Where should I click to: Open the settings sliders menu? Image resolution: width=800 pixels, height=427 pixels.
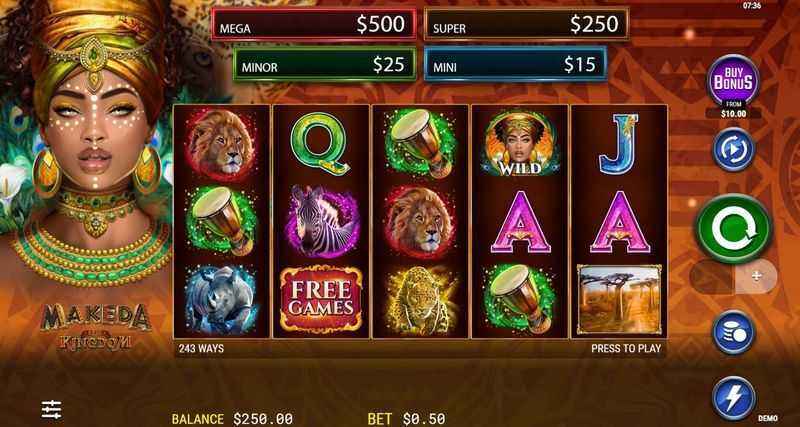(x=52, y=408)
